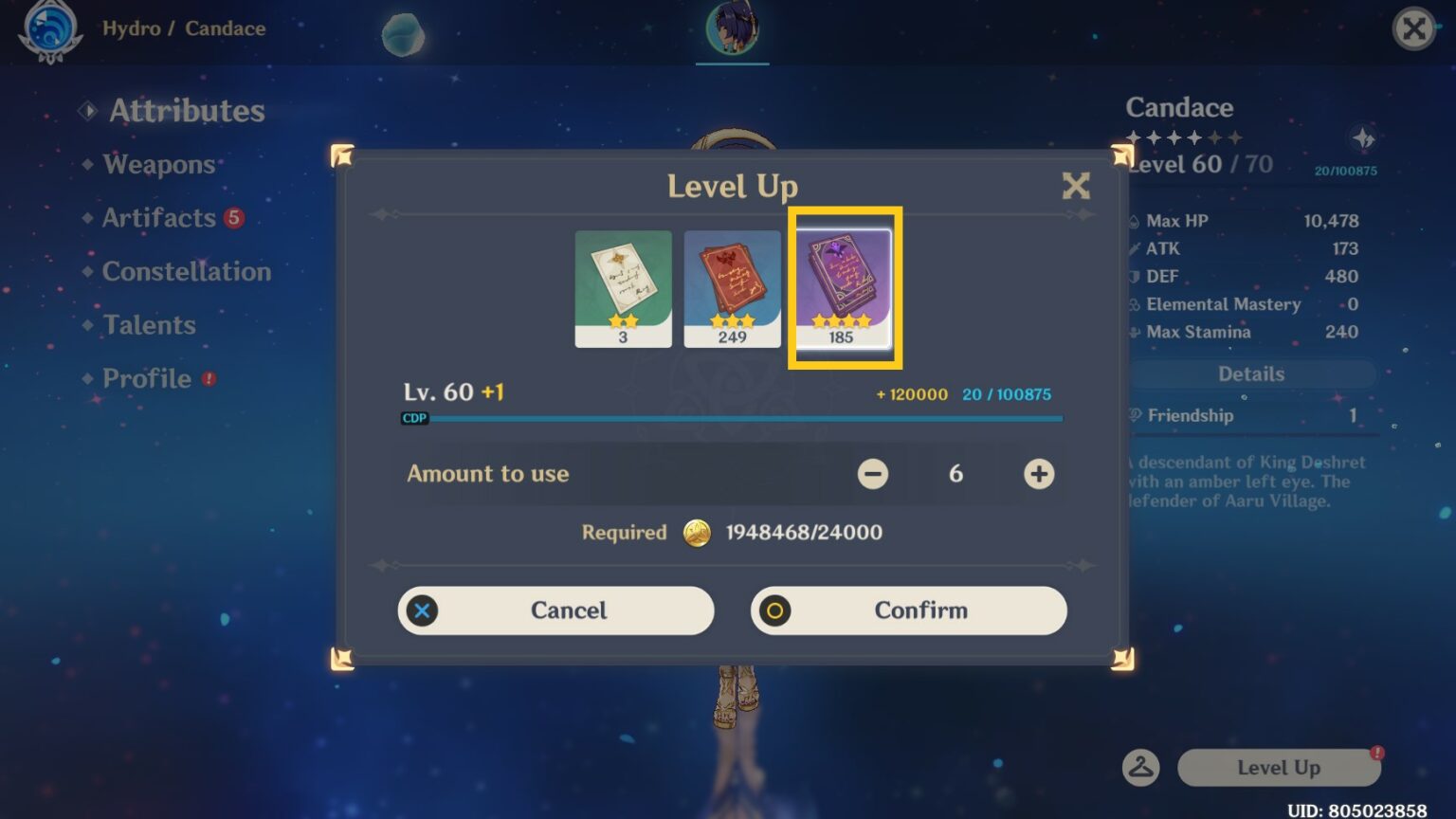Select the Hero's Wit EXP book
Image resolution: width=1456 pixels, height=819 pixels.
click(x=841, y=284)
